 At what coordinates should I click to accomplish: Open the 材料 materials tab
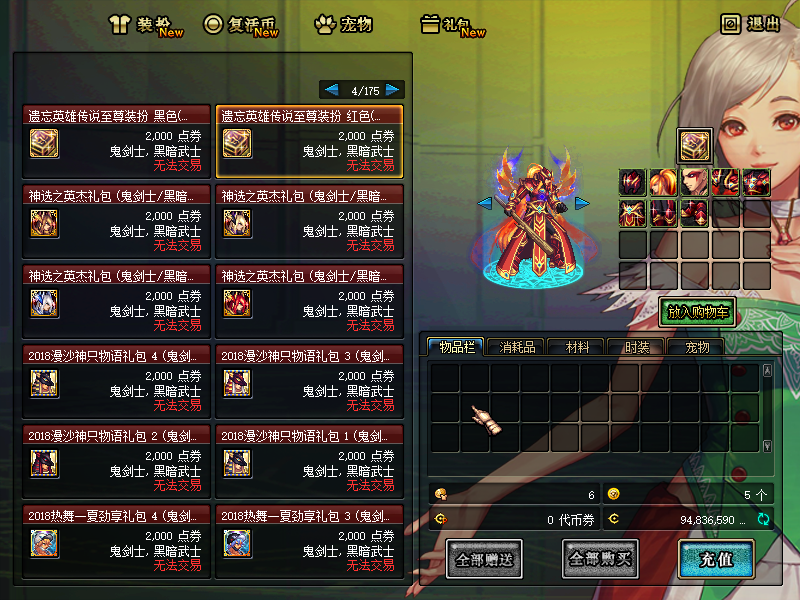pyautogui.click(x=577, y=347)
